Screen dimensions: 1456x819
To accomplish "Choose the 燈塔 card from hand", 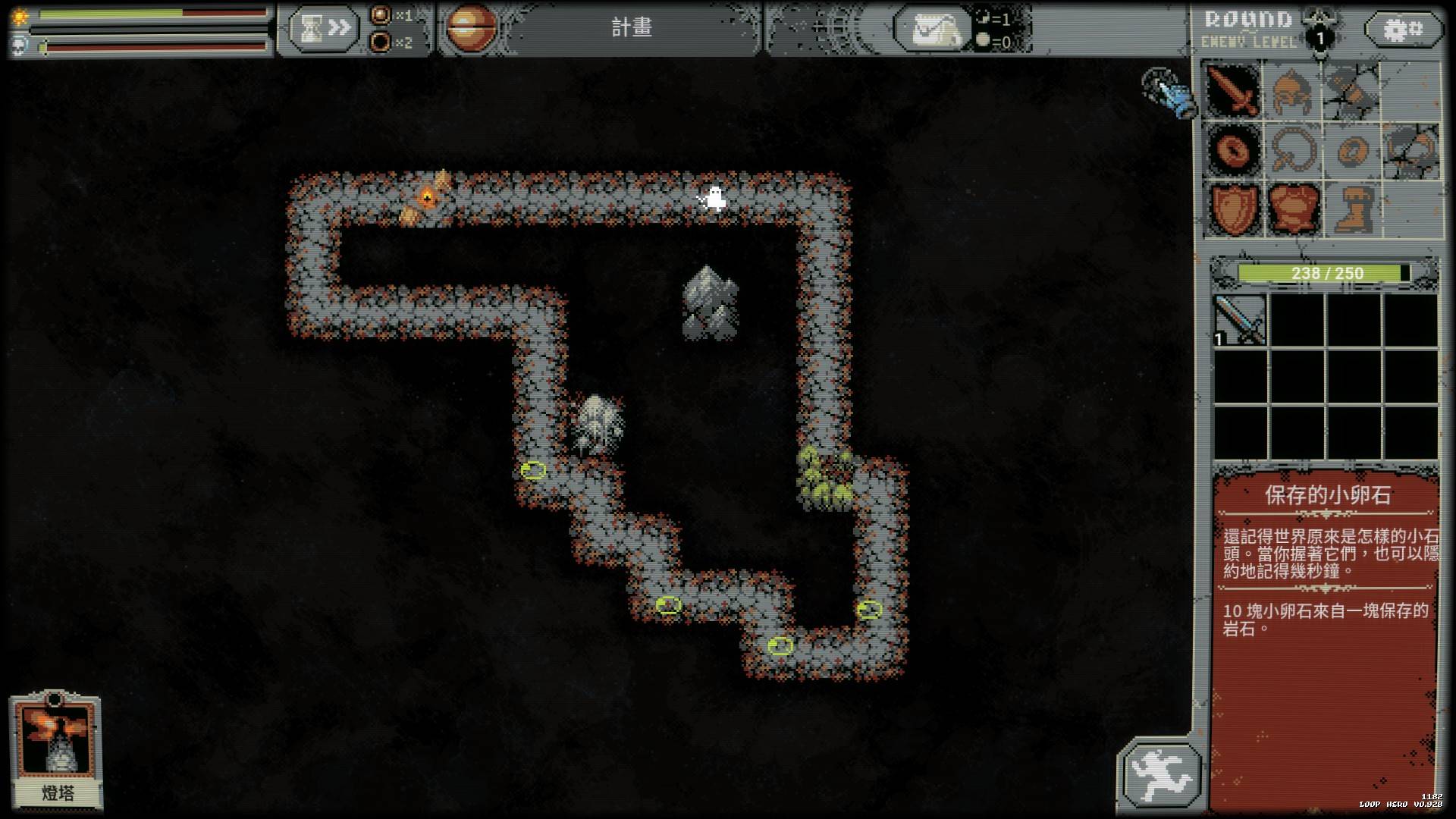I will (56, 751).
